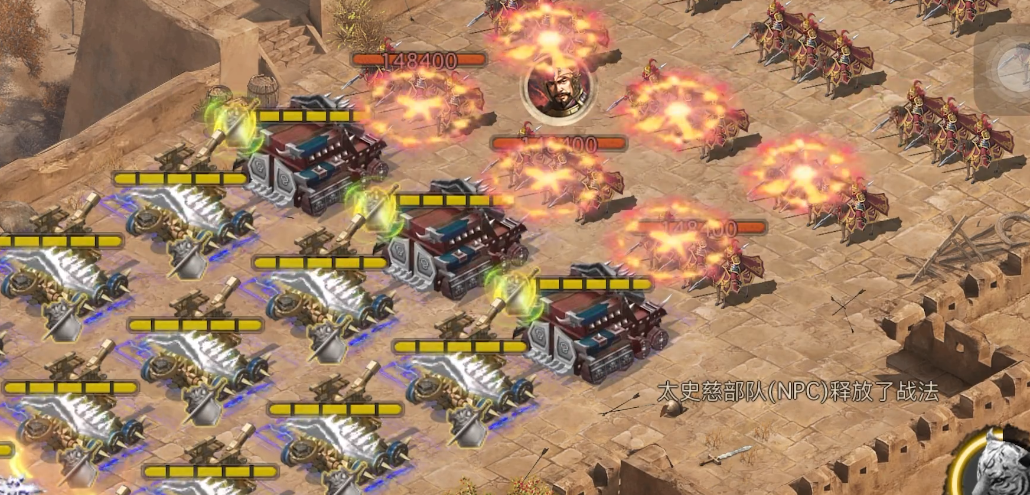Tap the semi-transparent floating assist button
The width and height of the screenshot is (1030, 495).
tap(1004, 67)
